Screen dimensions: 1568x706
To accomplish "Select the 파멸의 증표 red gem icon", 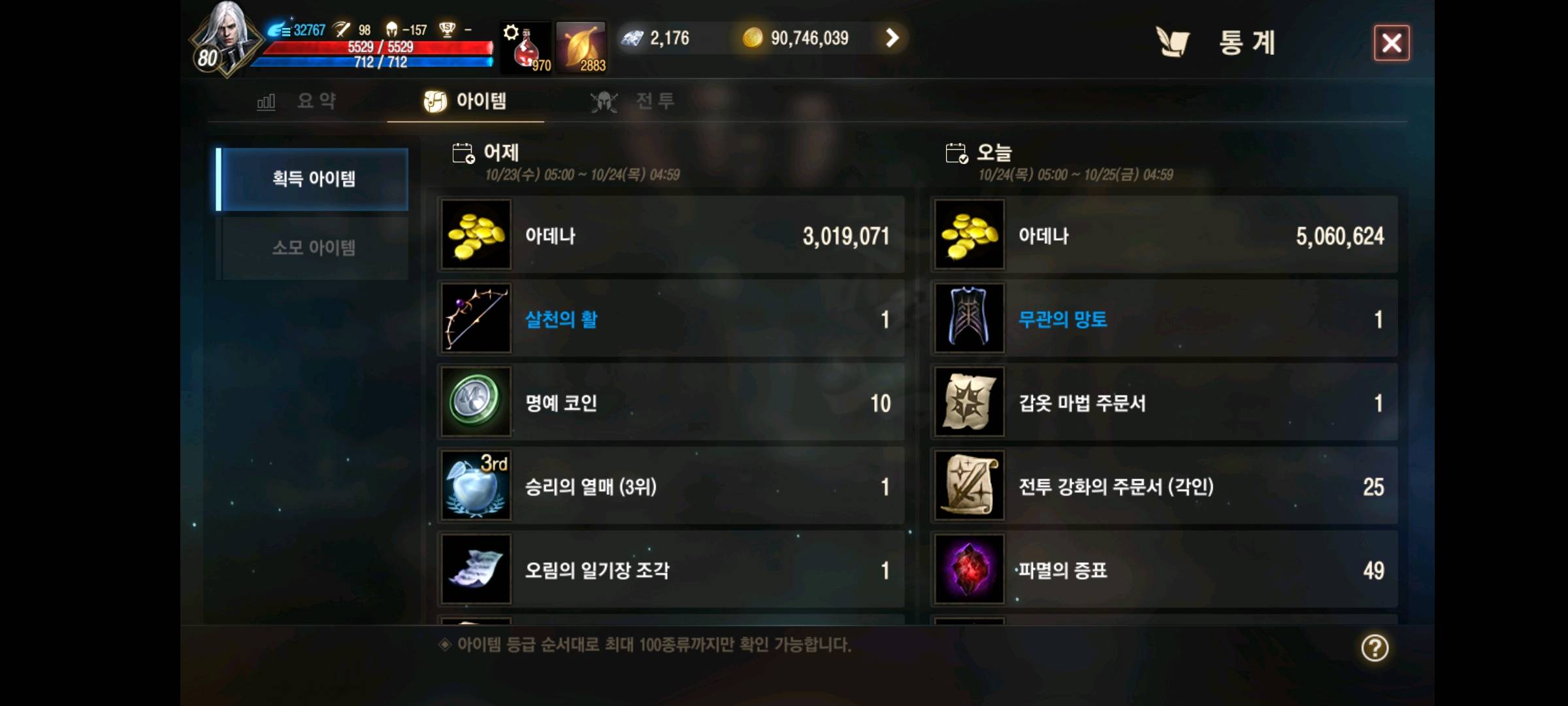I will click(x=969, y=571).
